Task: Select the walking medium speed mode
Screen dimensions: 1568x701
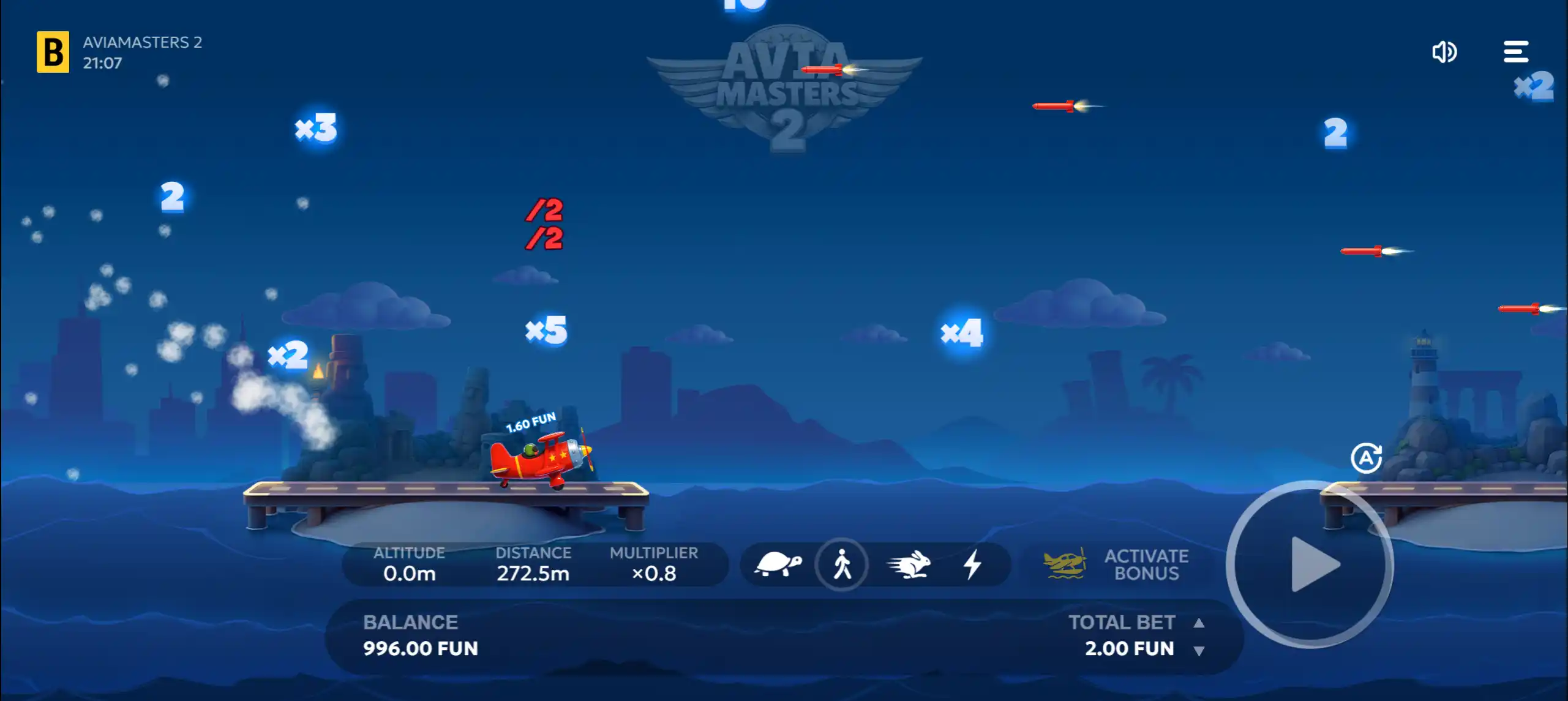Action: coord(841,563)
